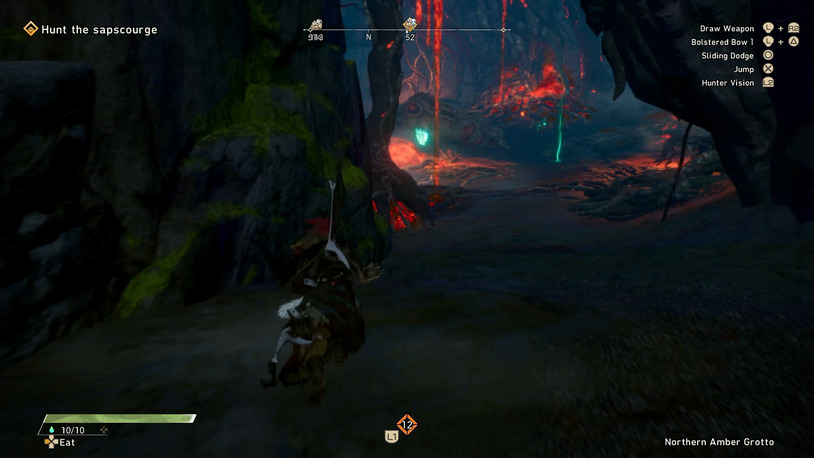
Task: Click the quest diamond icon beside the objective
Action: pos(31,30)
